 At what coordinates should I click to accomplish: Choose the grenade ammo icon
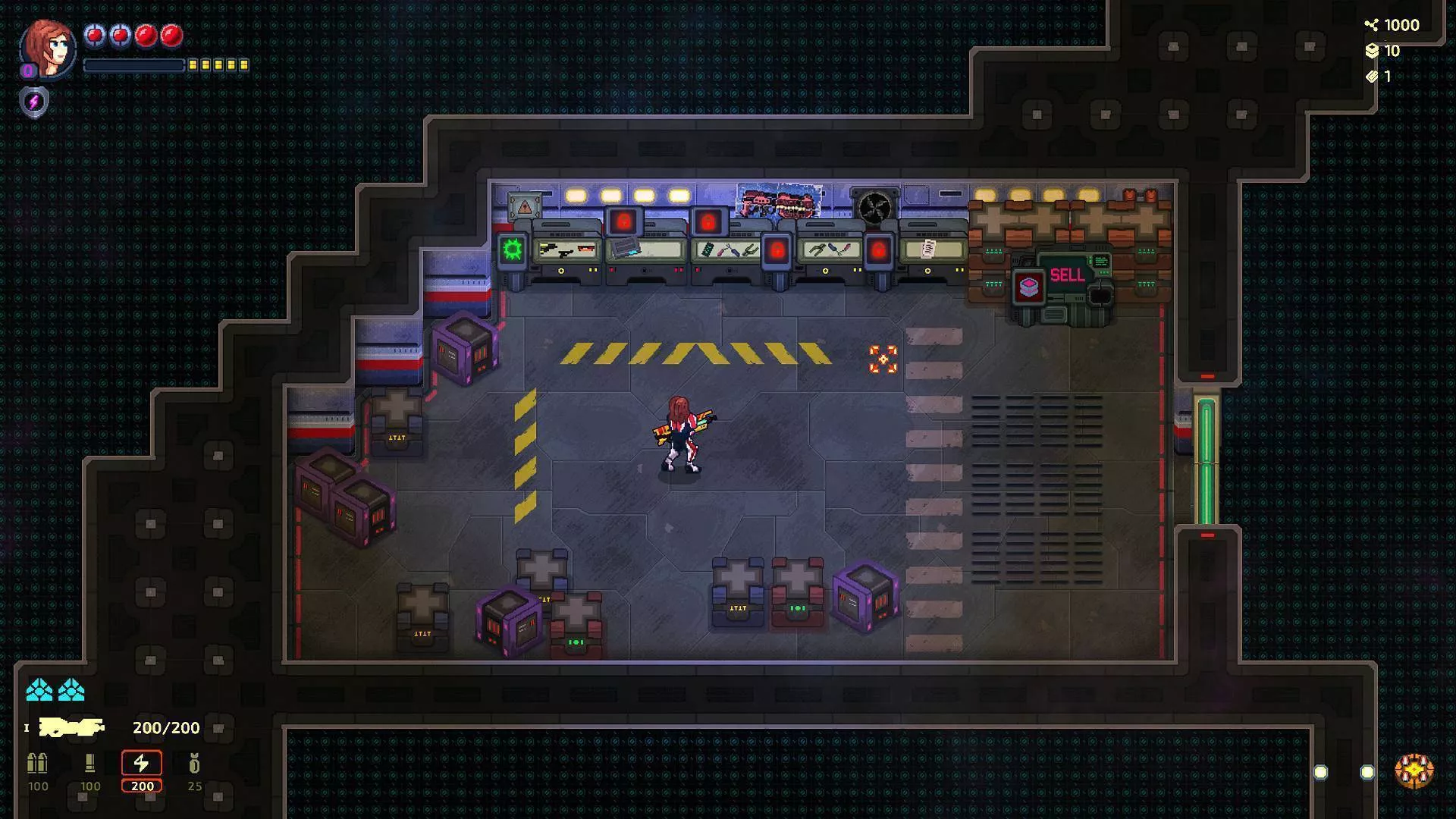coord(195,763)
